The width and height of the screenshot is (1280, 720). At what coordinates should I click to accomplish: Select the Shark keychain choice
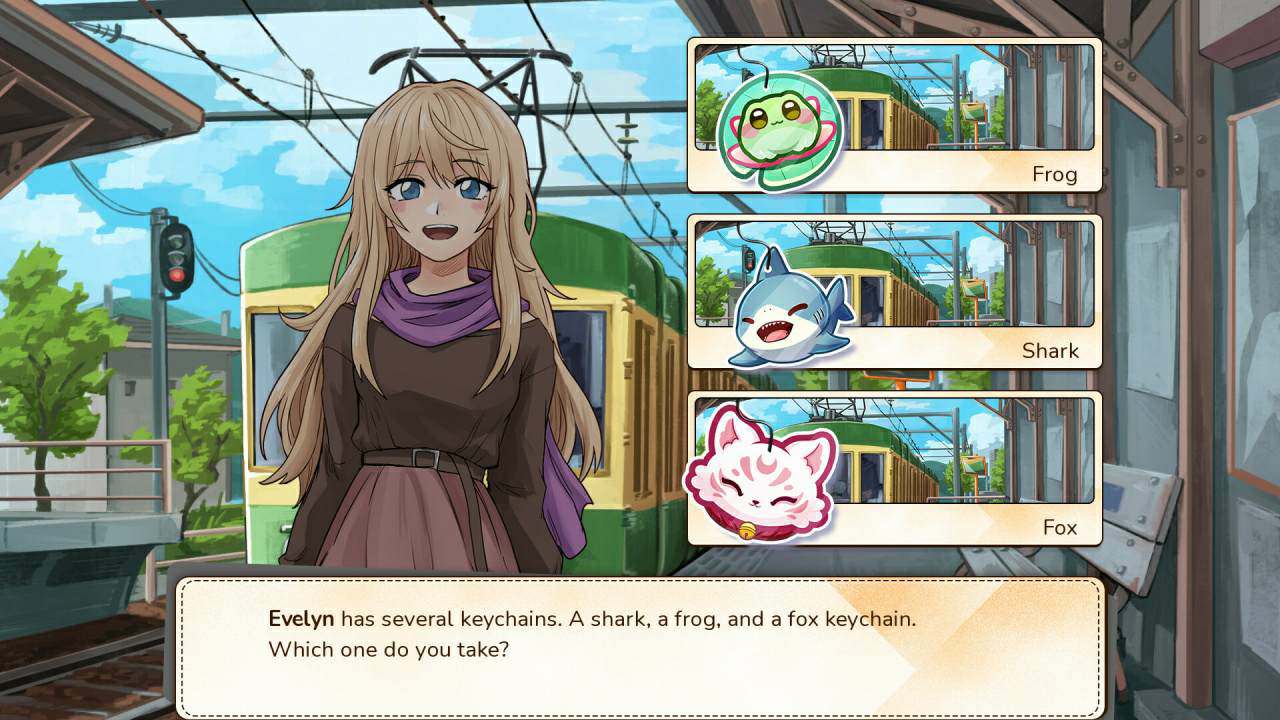tap(894, 292)
